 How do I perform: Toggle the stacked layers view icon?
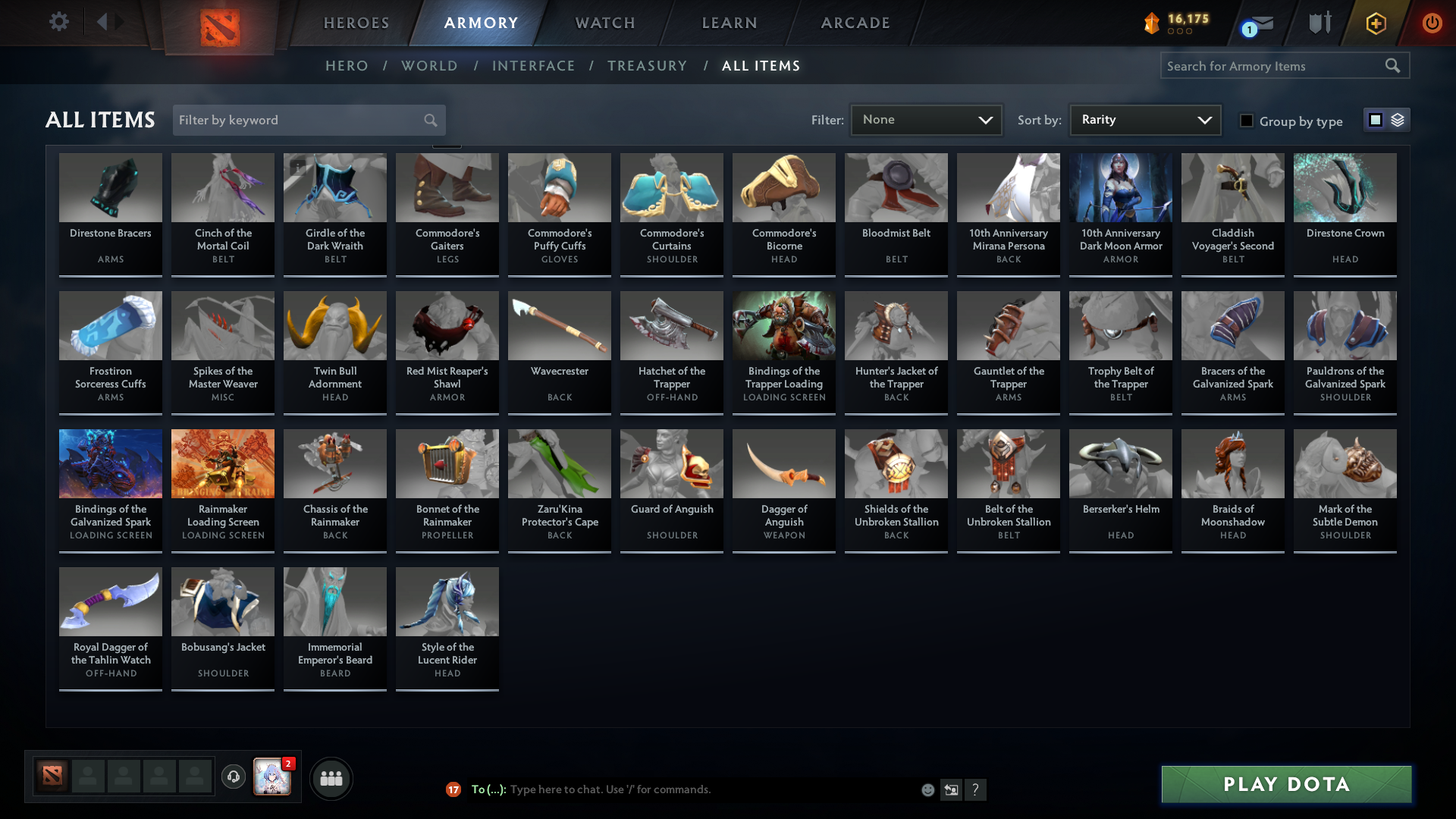1396,120
